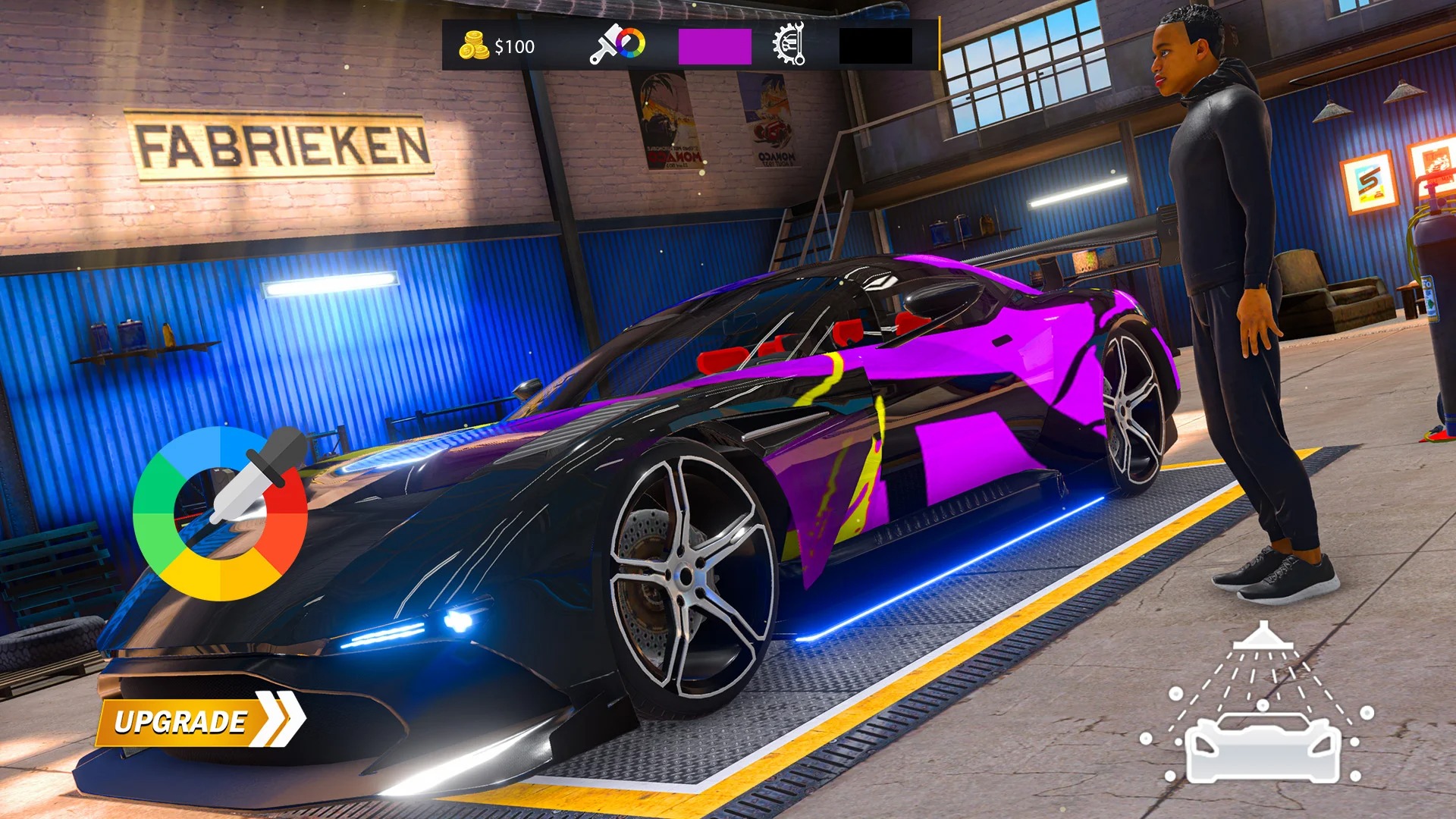1456x819 pixels.
Task: Start the car wash
Action: click(1259, 708)
